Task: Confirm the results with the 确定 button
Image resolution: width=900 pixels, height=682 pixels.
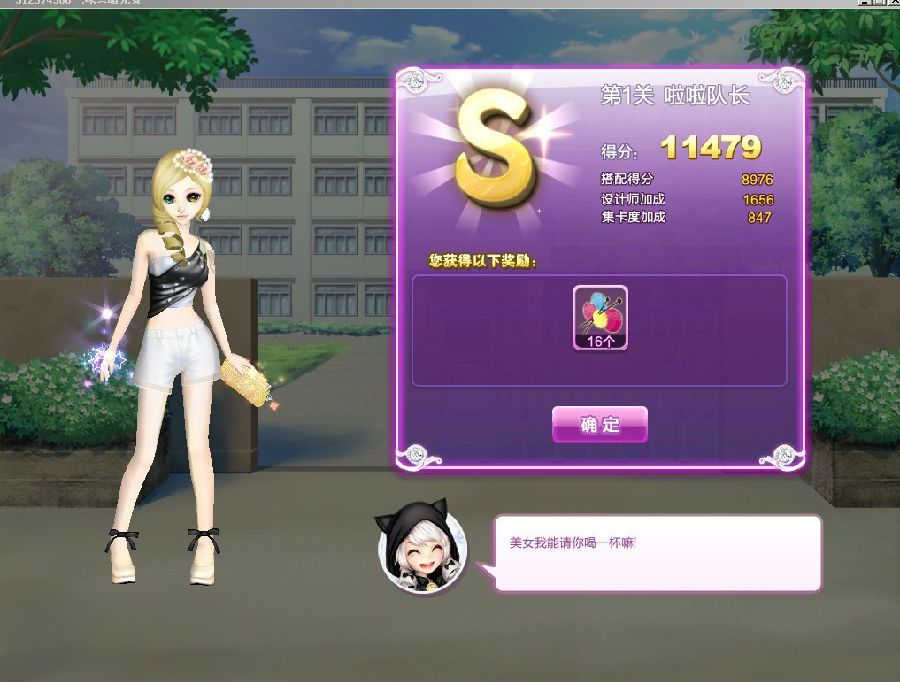Action: 600,424
